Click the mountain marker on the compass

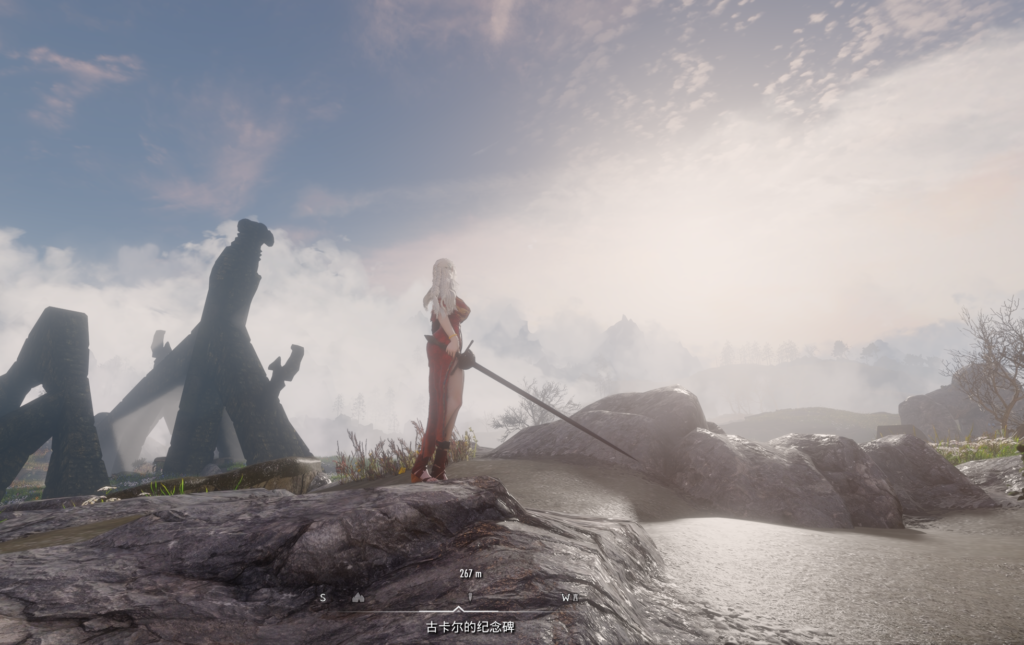358,598
